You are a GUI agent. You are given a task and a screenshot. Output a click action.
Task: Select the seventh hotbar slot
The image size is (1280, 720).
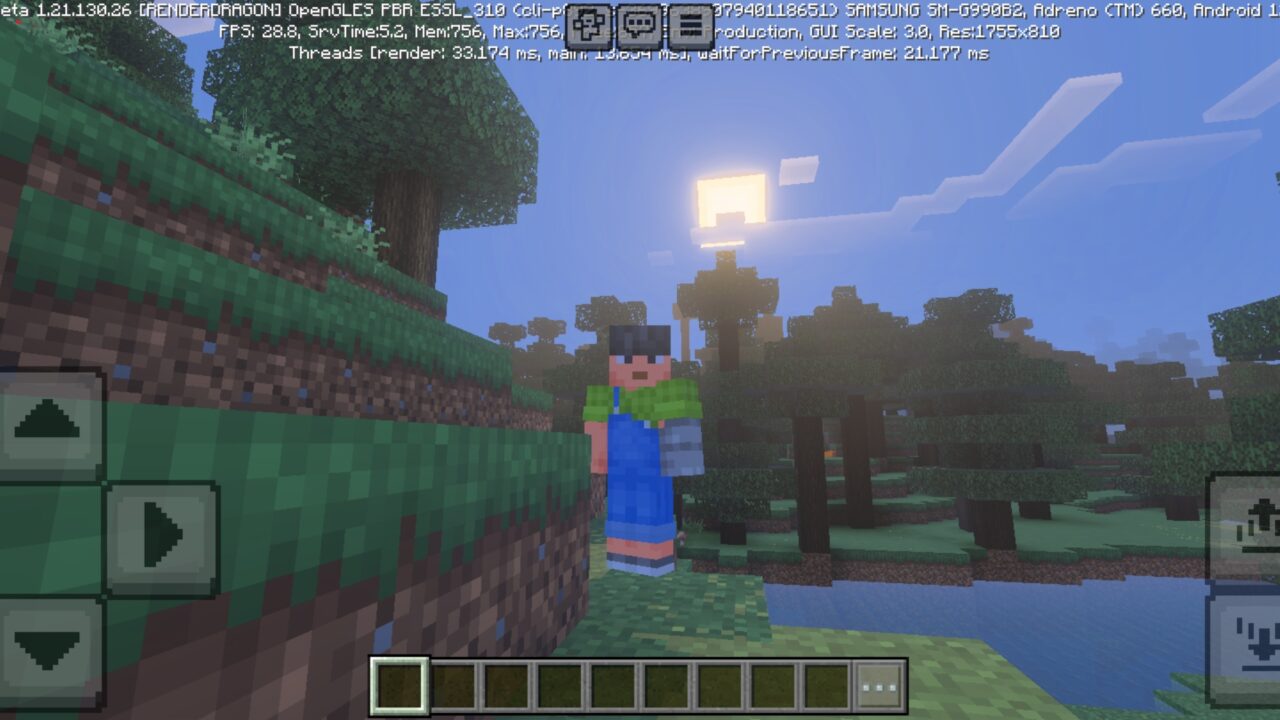coord(718,685)
